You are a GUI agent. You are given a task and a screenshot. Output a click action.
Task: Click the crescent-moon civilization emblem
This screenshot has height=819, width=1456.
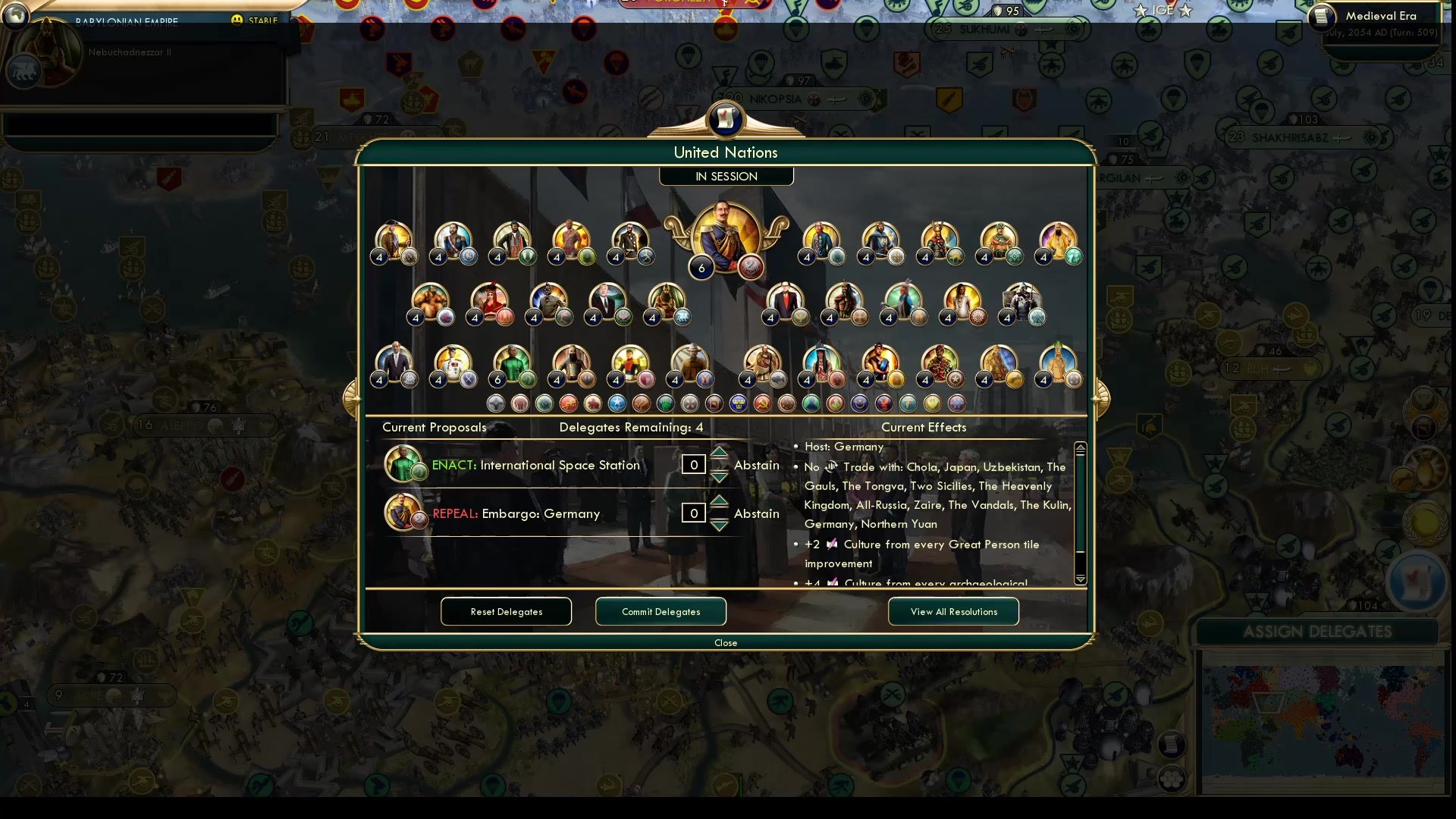[x=861, y=403]
